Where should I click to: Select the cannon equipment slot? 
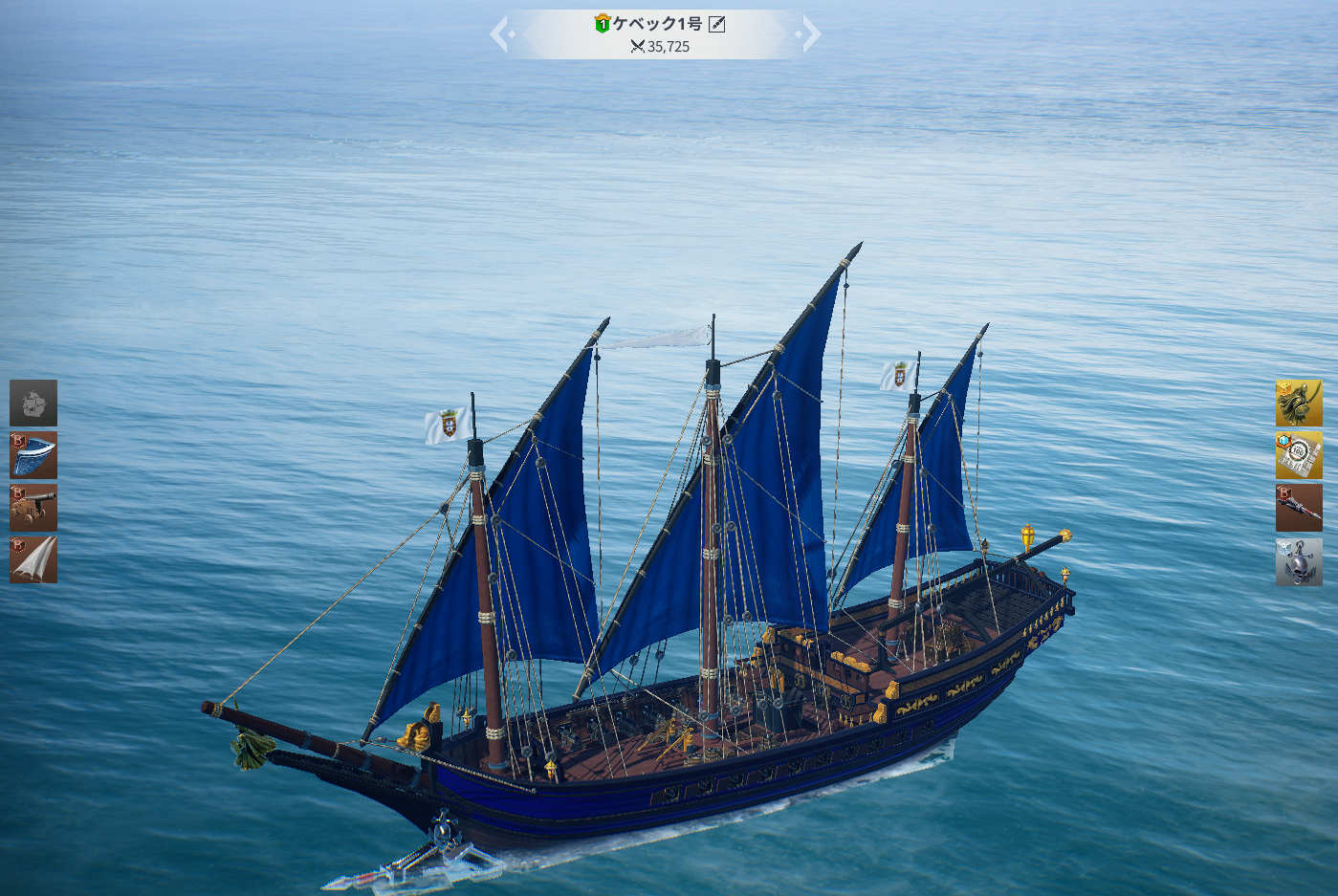(33, 507)
